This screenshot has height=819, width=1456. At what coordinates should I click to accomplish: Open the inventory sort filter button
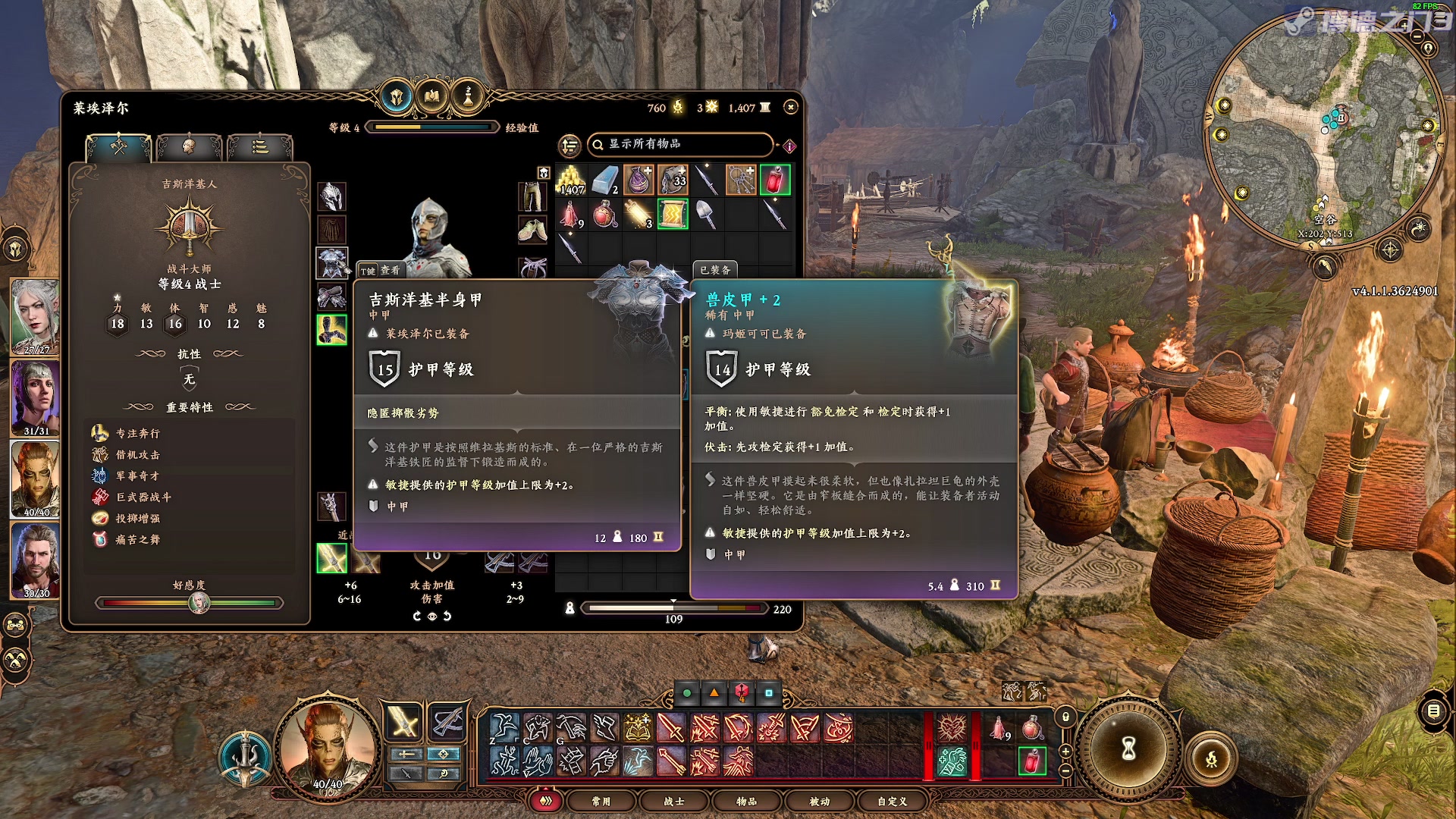[570, 145]
